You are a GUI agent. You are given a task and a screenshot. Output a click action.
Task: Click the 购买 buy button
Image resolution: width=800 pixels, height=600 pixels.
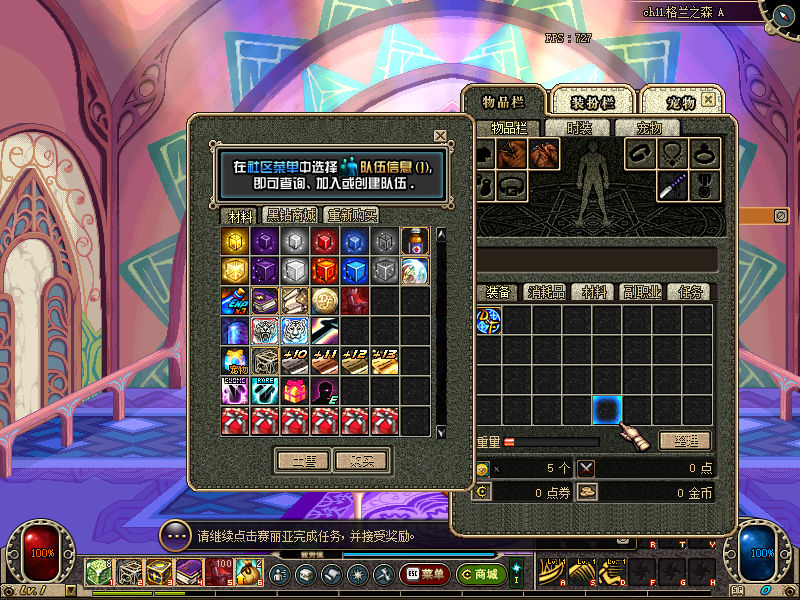[x=361, y=461]
